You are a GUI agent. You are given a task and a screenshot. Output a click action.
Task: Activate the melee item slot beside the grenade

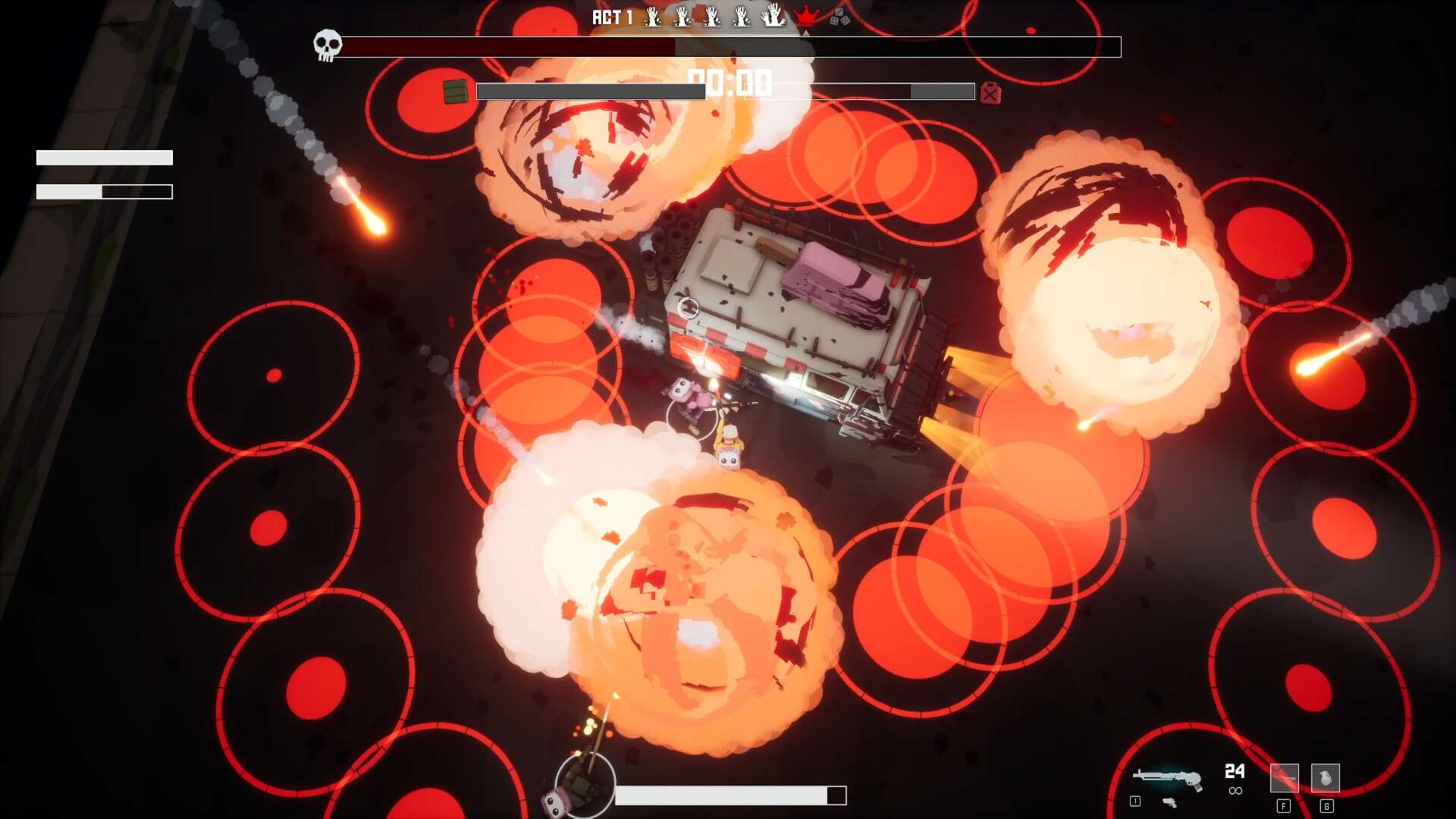coord(1284,778)
